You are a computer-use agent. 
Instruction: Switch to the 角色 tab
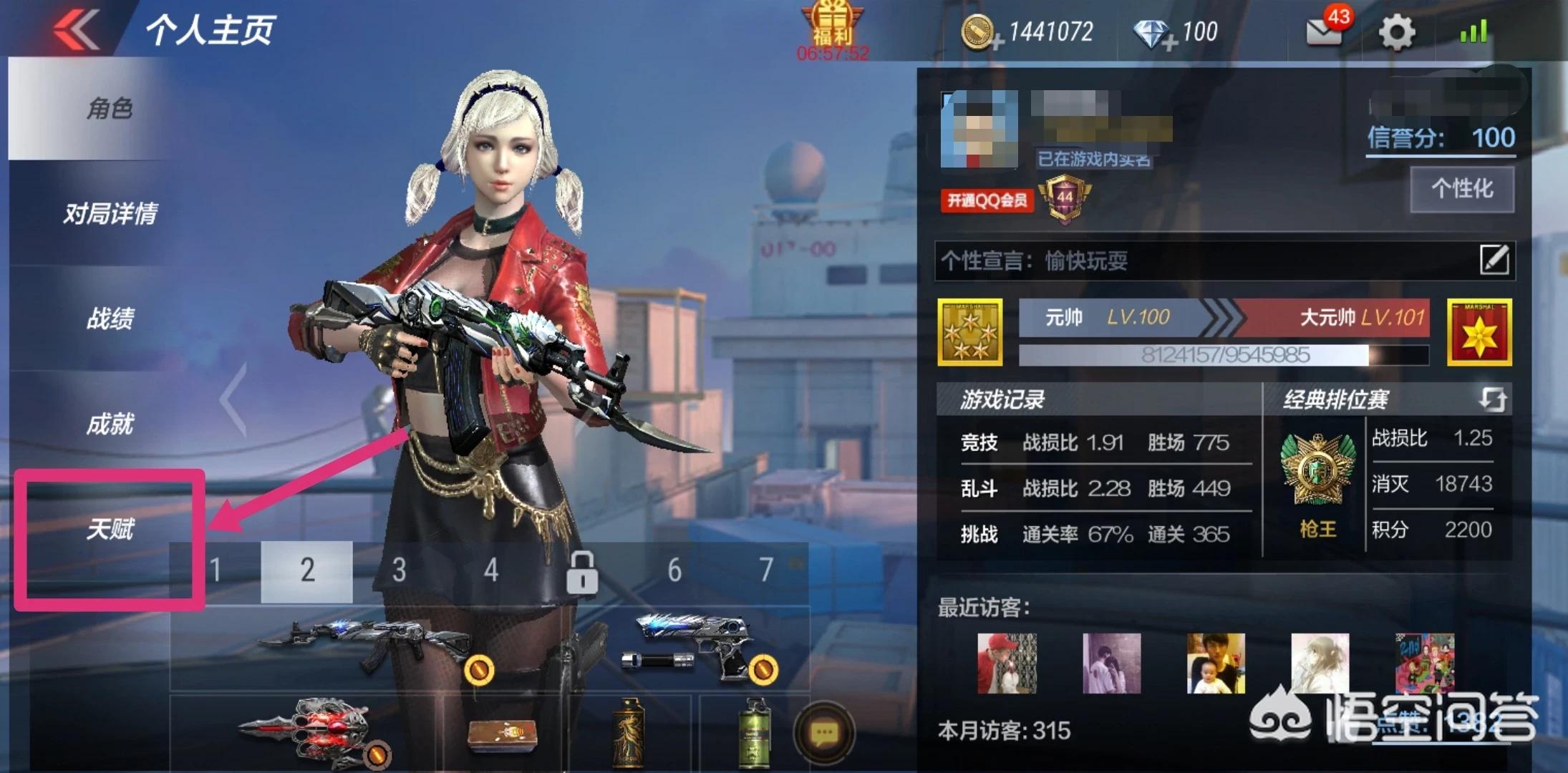pos(110,109)
